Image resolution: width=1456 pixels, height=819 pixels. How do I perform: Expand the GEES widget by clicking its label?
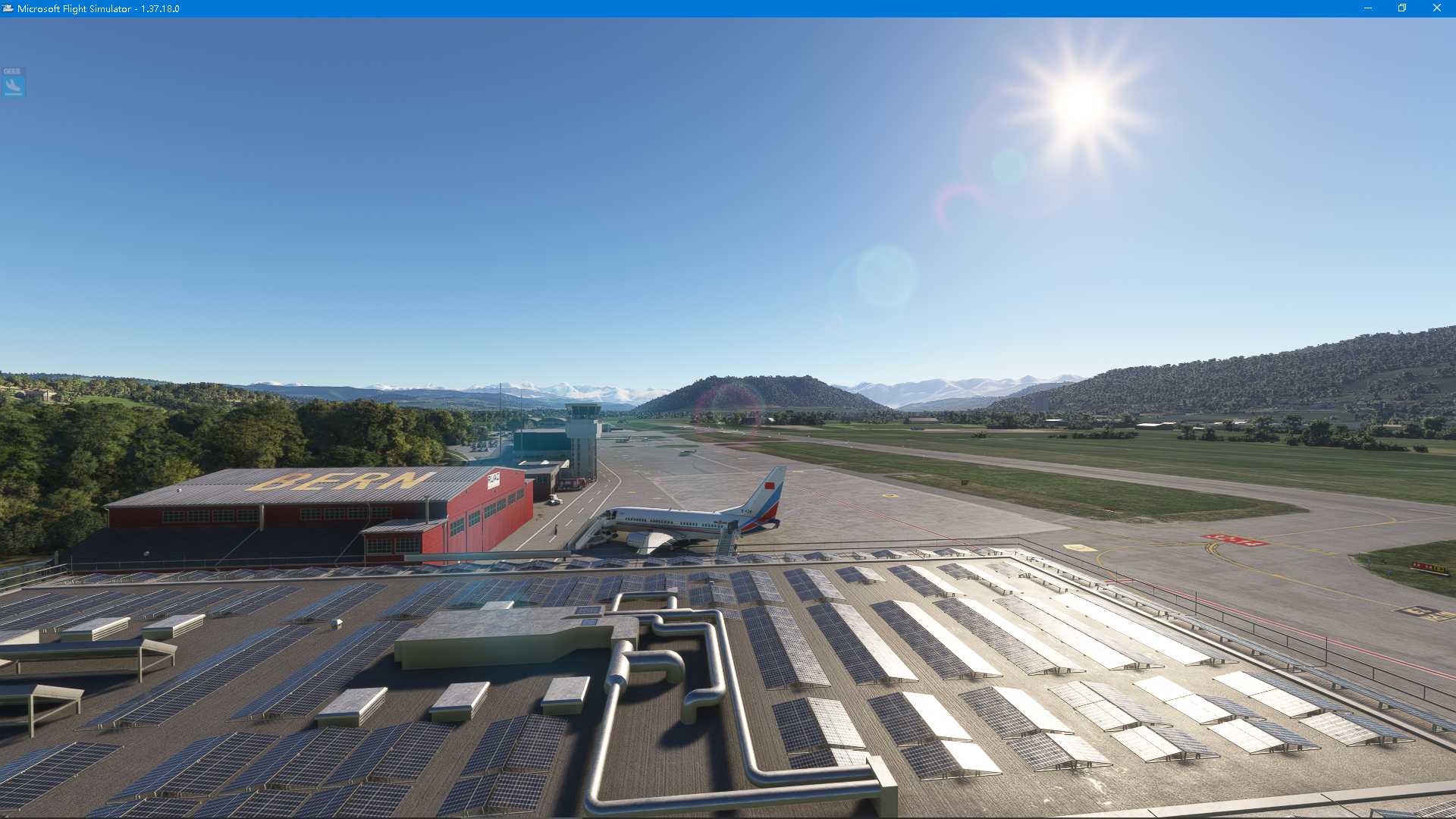pos(12,71)
